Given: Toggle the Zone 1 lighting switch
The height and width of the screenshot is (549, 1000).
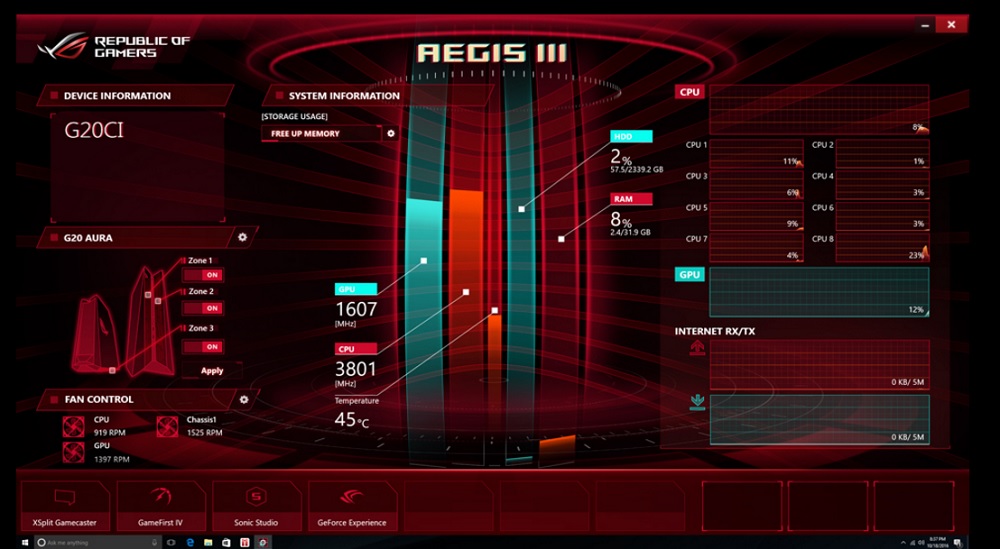Looking at the screenshot, I should click(211, 275).
